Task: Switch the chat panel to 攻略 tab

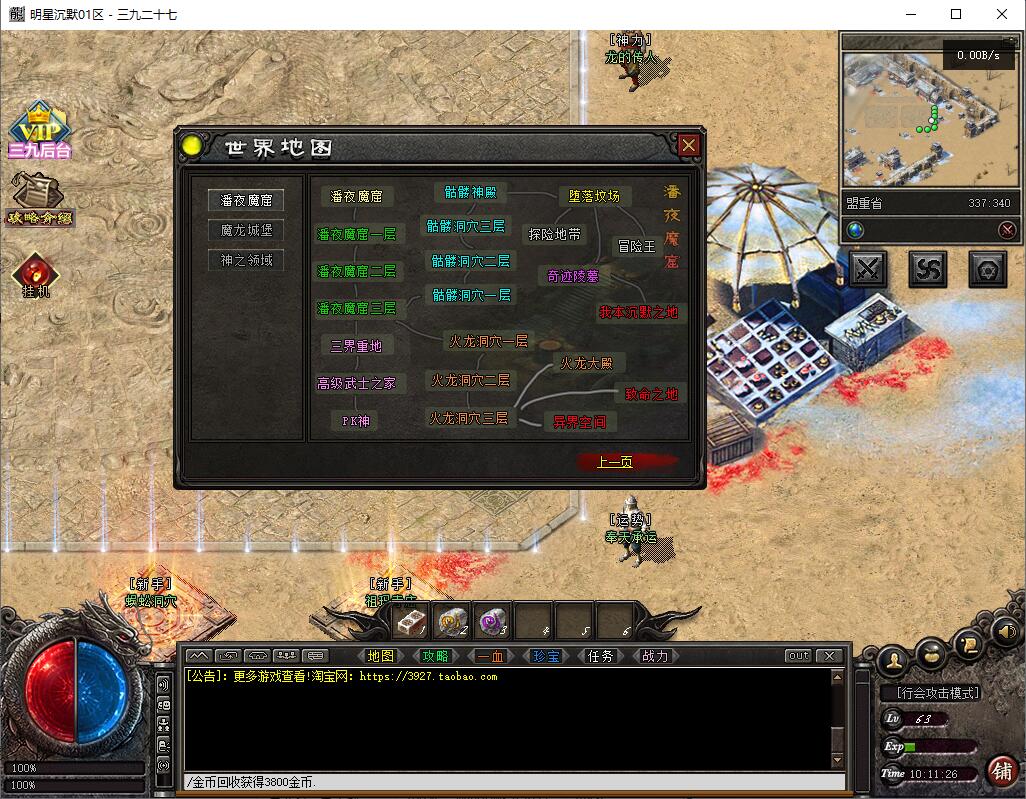Action: [x=435, y=656]
